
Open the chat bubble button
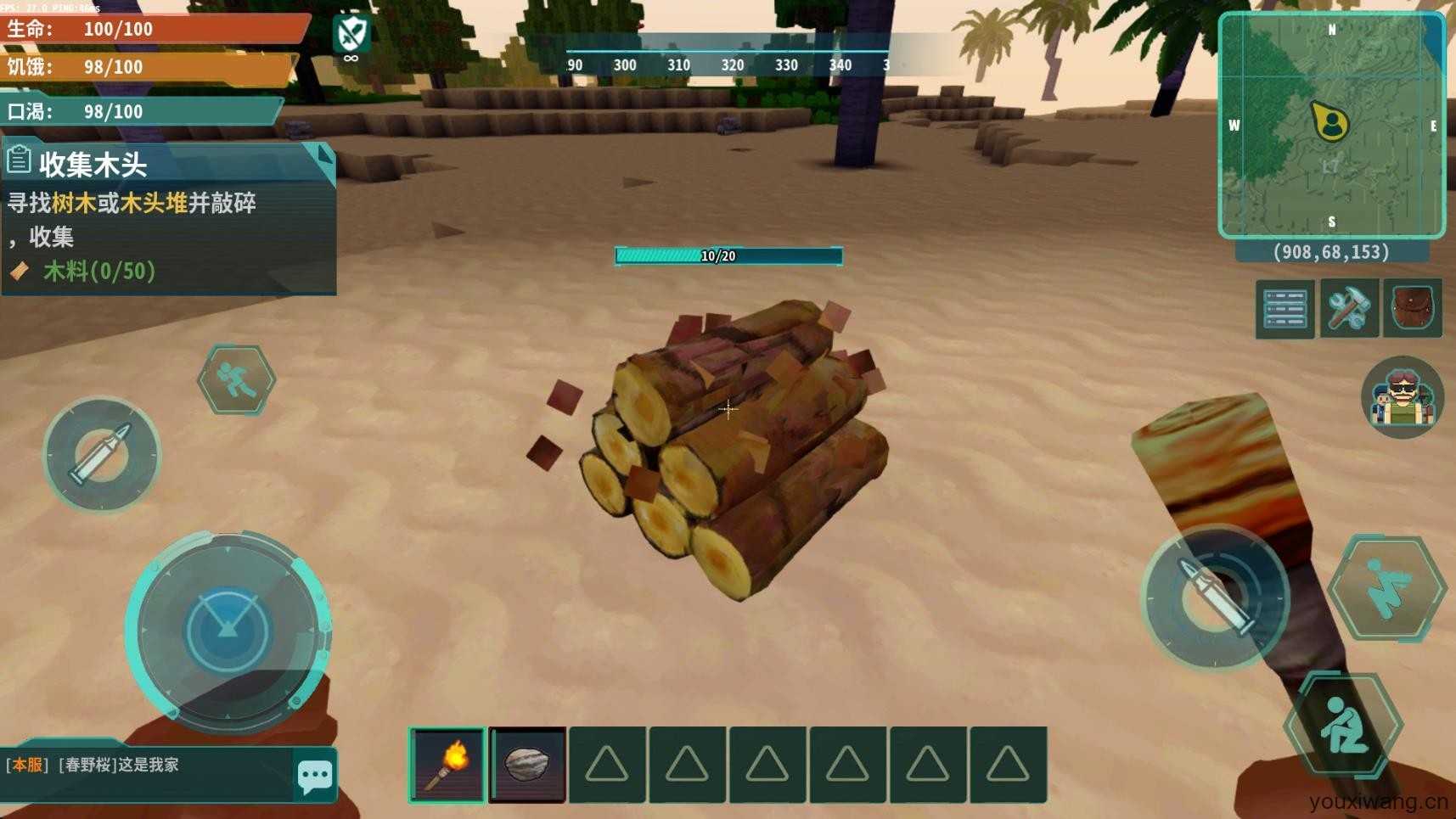coord(315,775)
